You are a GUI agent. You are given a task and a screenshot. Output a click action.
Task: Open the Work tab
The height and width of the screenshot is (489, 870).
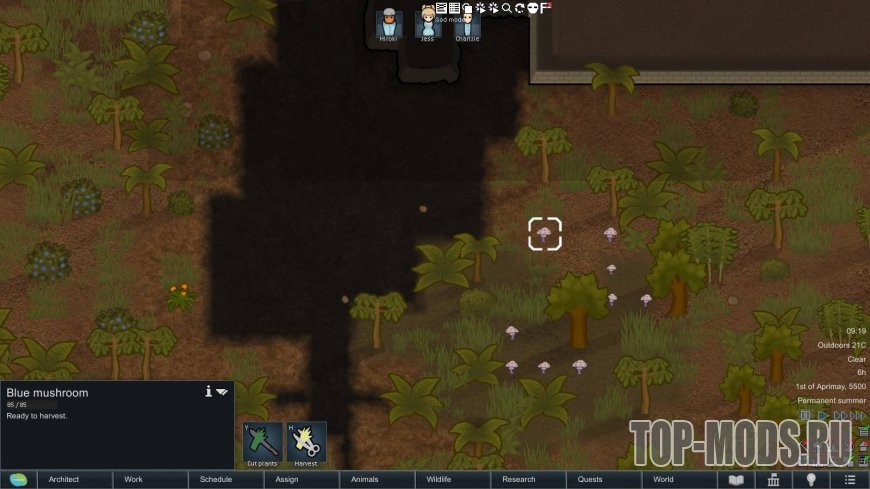click(x=133, y=480)
